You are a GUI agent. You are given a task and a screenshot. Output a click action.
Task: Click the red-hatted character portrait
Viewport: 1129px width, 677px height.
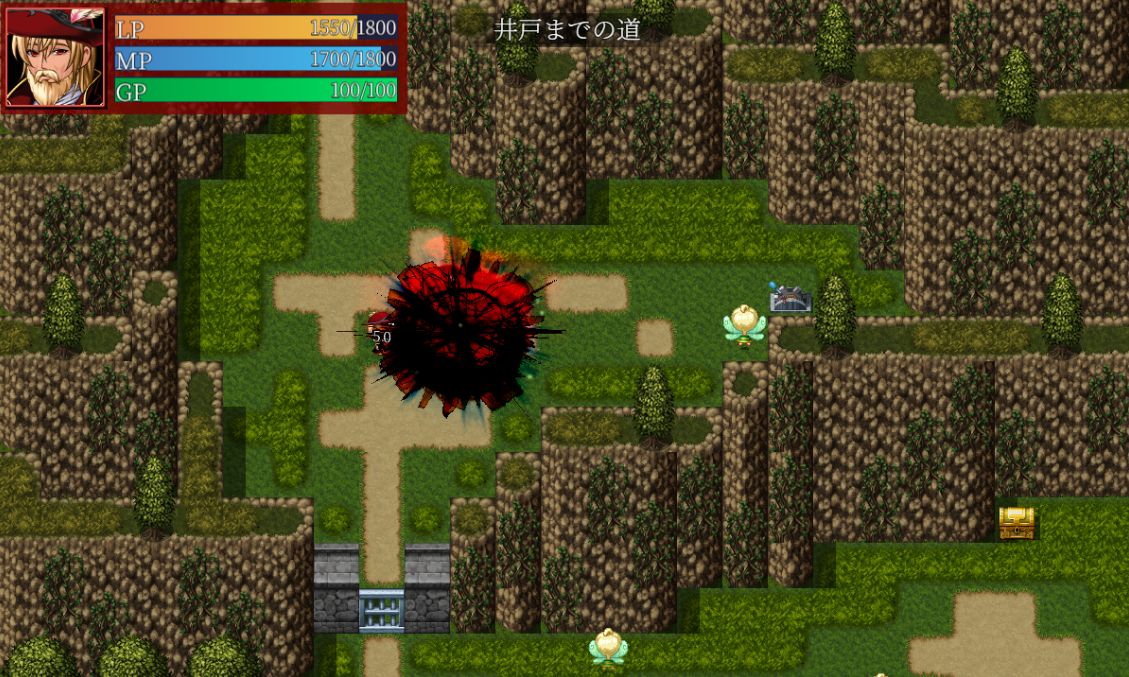click(x=55, y=57)
